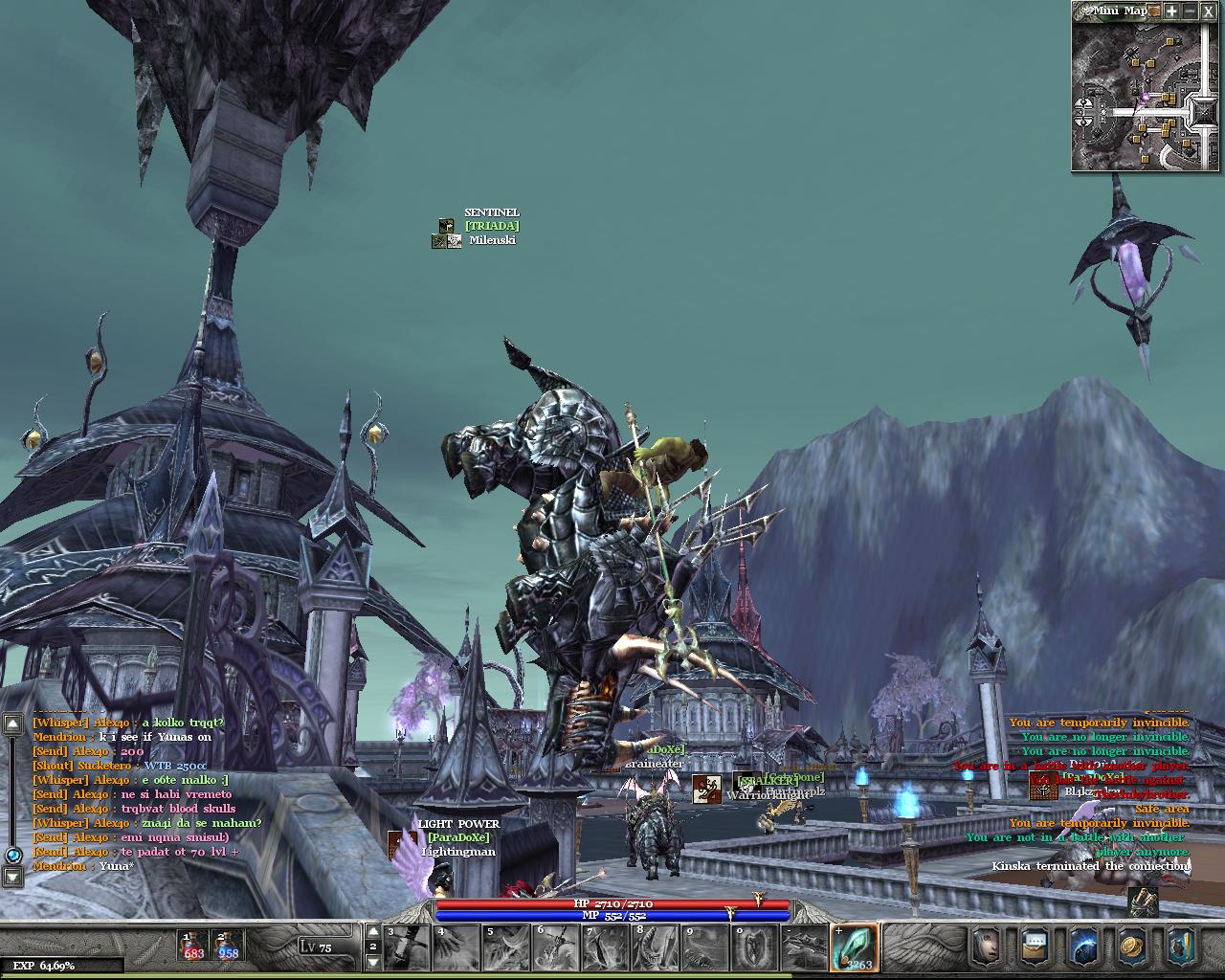The image size is (1225, 980).
Task: Activate the skill in hotbar slot 5
Action: (x=505, y=947)
